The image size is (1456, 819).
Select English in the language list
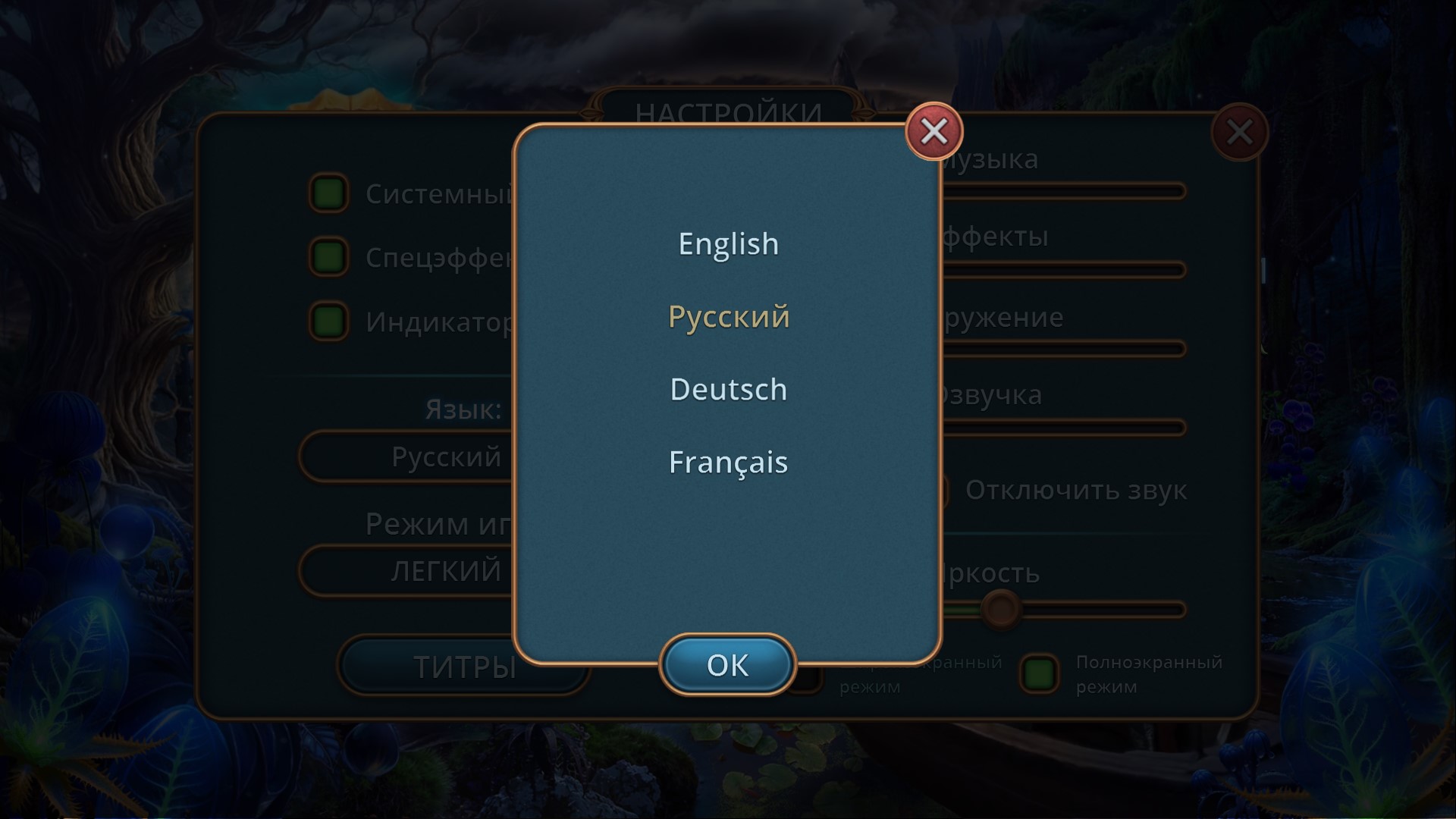click(728, 244)
